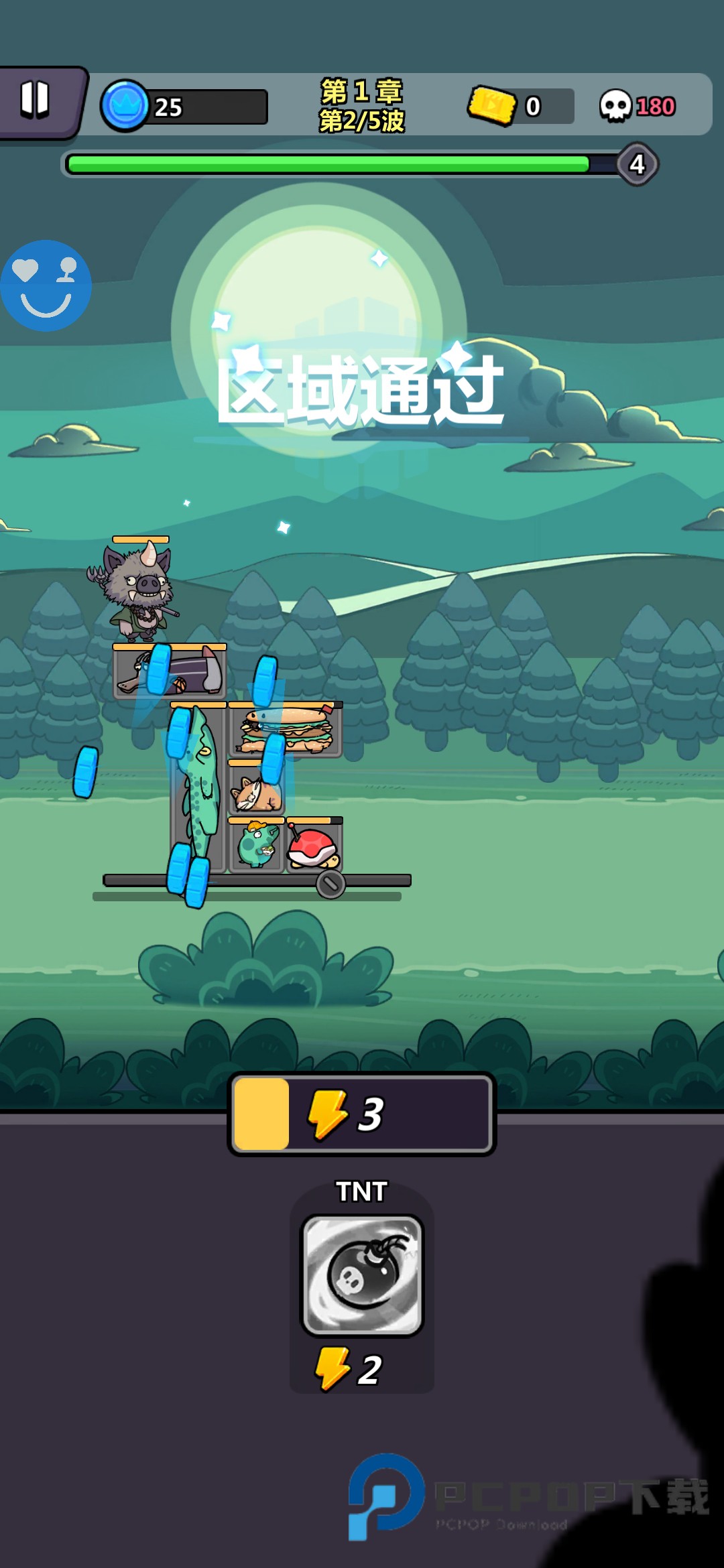
Task: Activate the TNT bomb skill card
Action: pyautogui.click(x=362, y=1275)
